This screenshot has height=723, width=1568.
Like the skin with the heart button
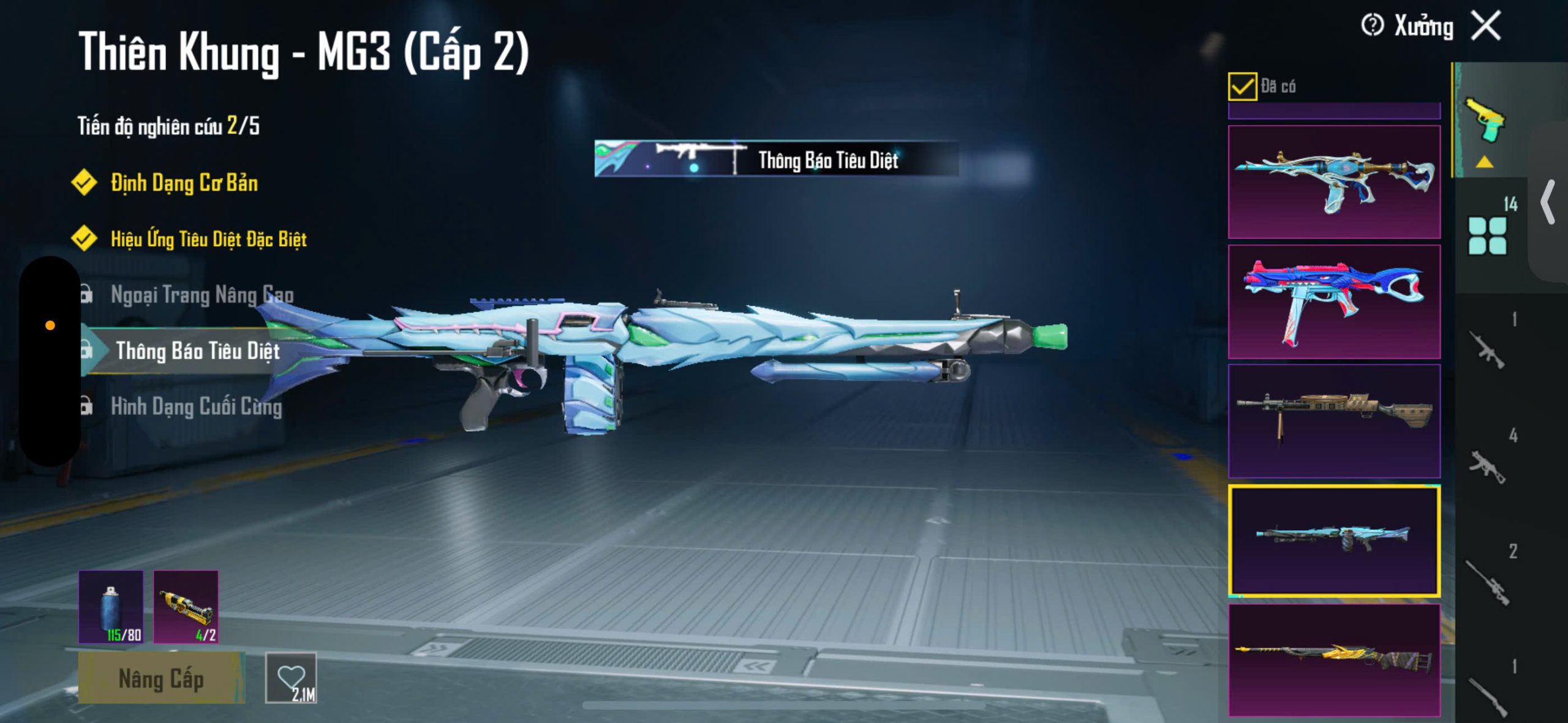(x=292, y=678)
